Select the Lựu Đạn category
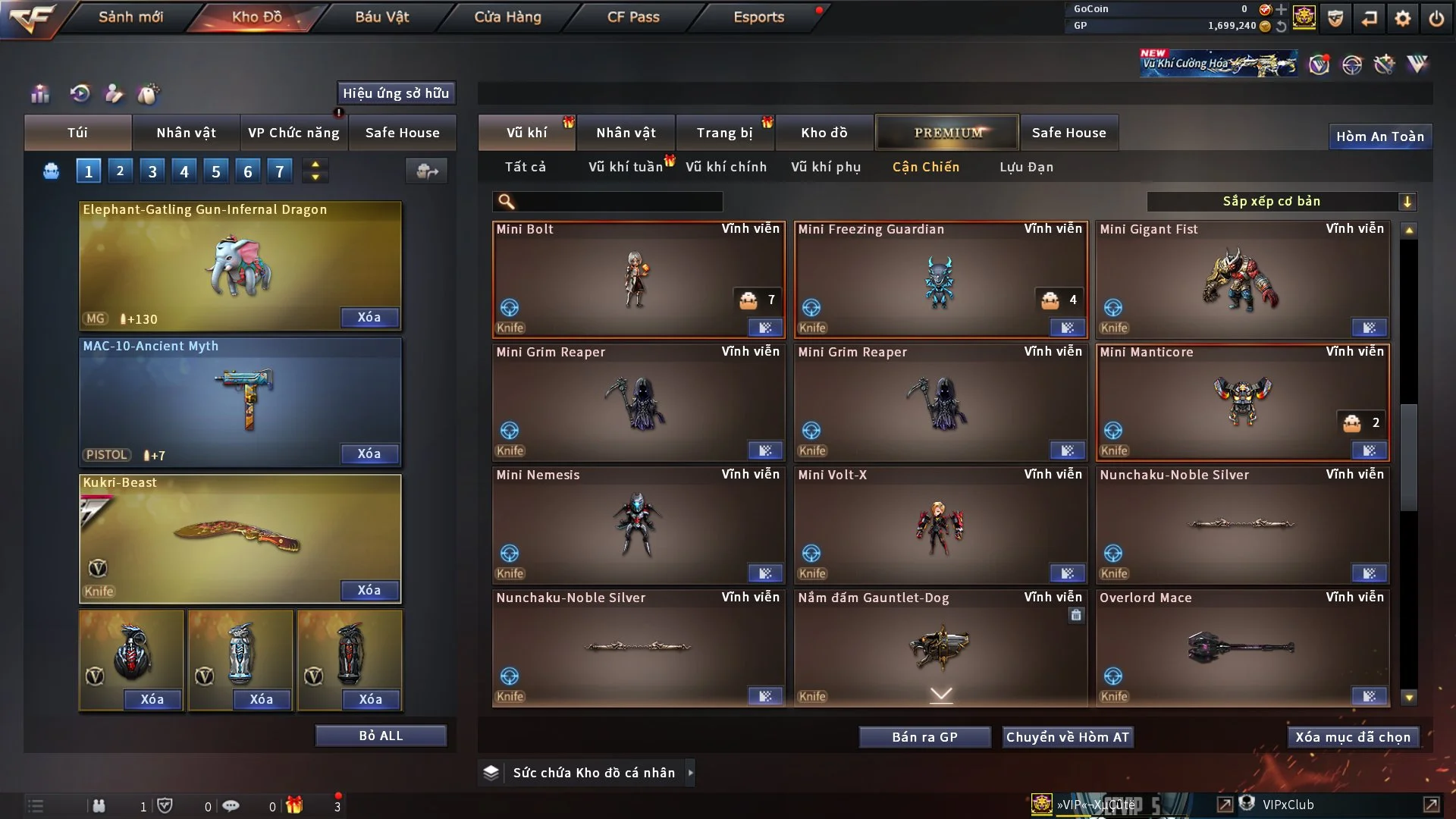 tap(1026, 167)
